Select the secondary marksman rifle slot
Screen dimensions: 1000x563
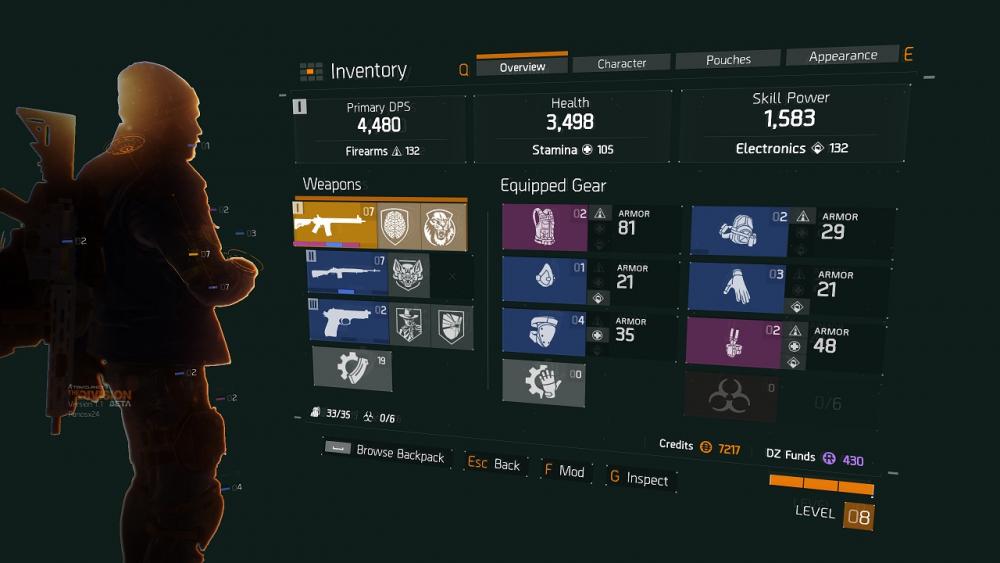click(346, 274)
